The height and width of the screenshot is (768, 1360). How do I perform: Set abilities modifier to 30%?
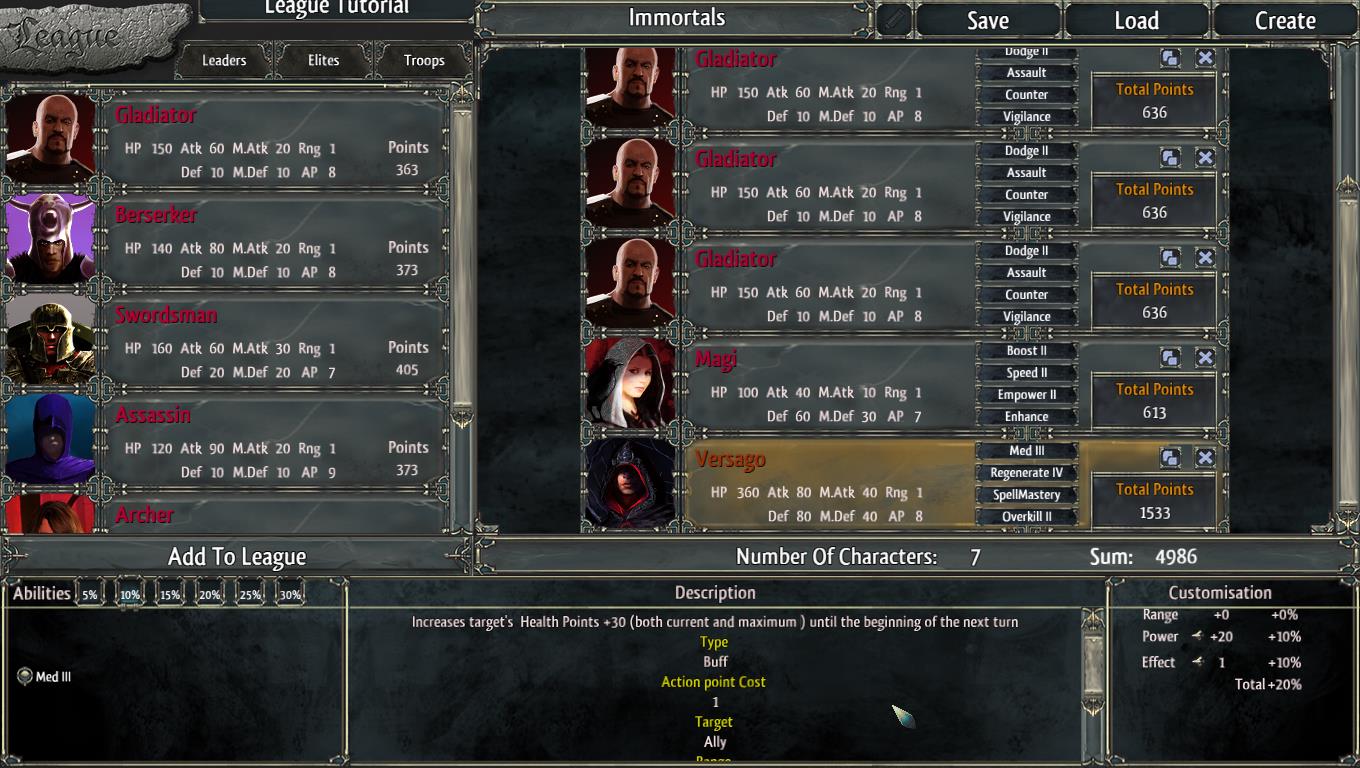pyautogui.click(x=290, y=595)
